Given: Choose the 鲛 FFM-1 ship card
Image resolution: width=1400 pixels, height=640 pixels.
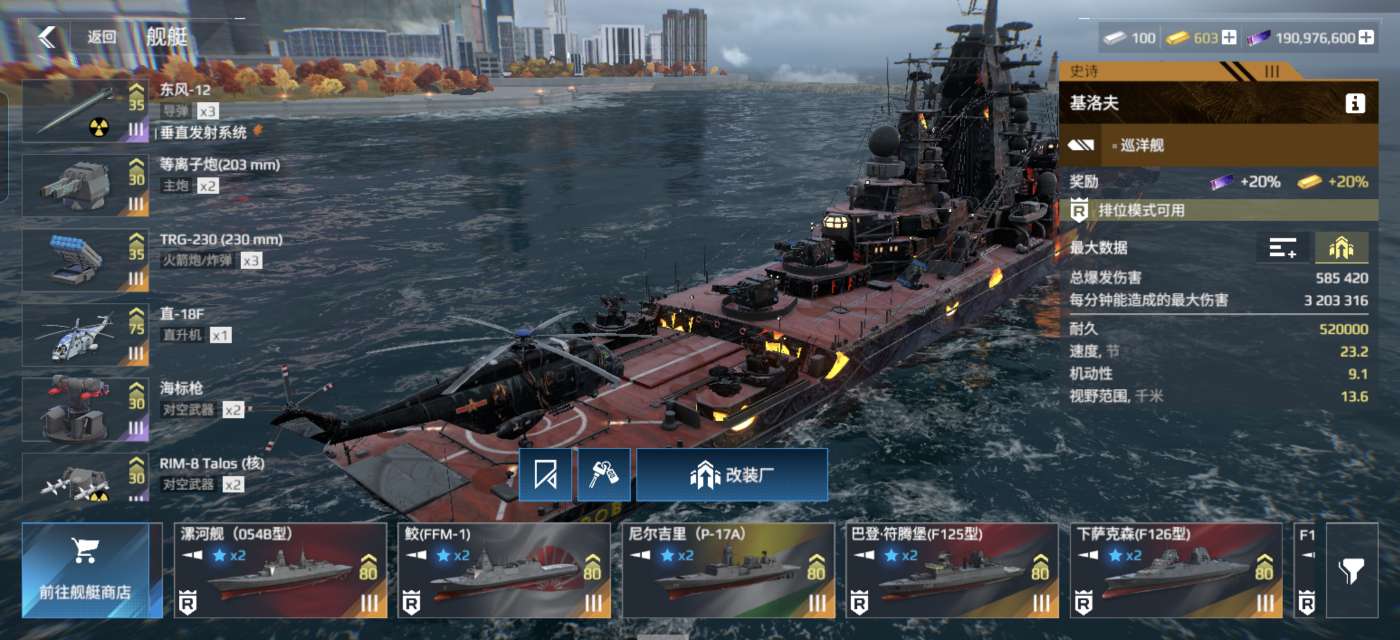Looking at the screenshot, I should coord(504,570).
